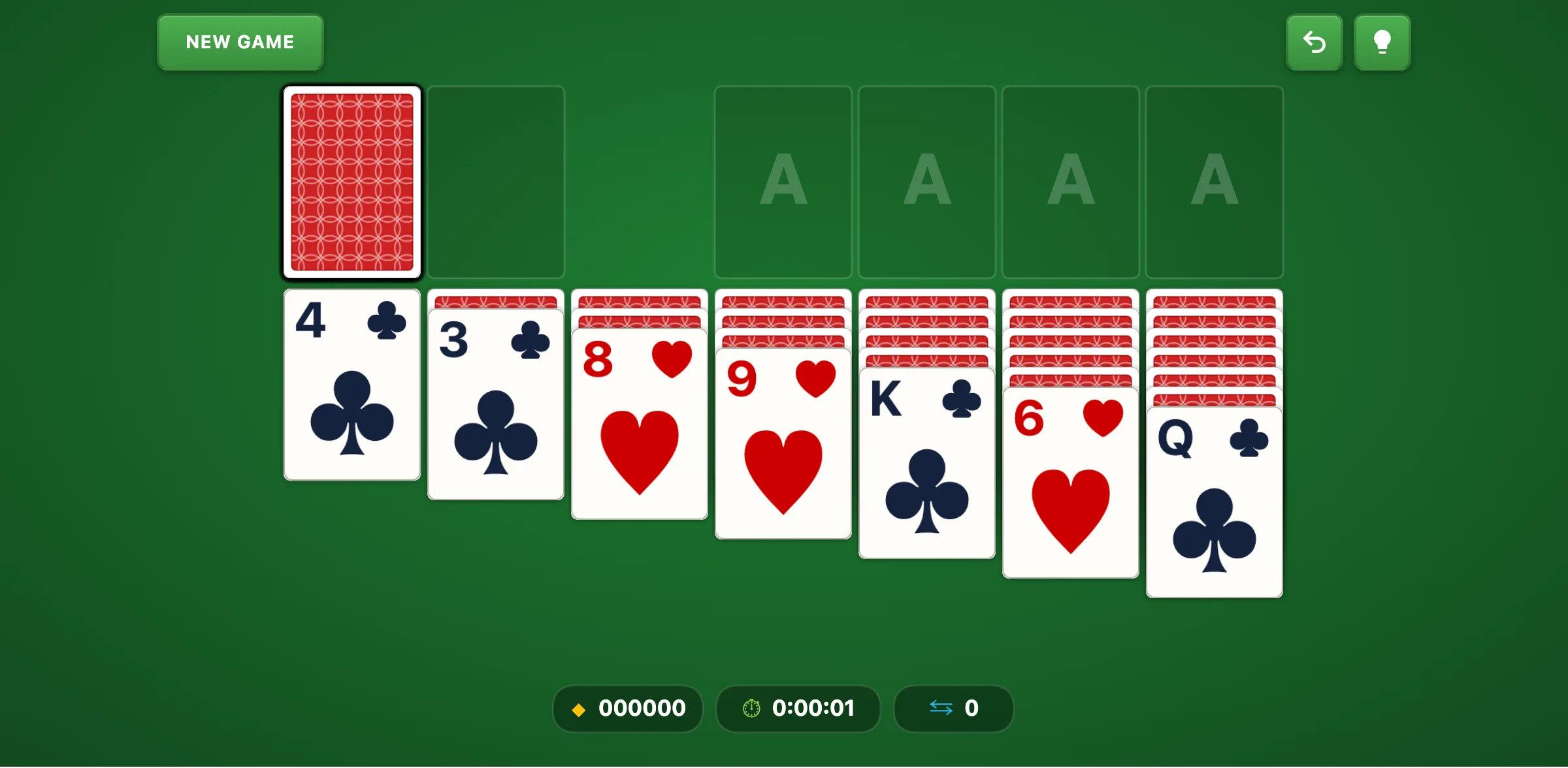The height and width of the screenshot is (768, 1568).
Task: Click the first foundation slot marked A
Action: [783, 182]
